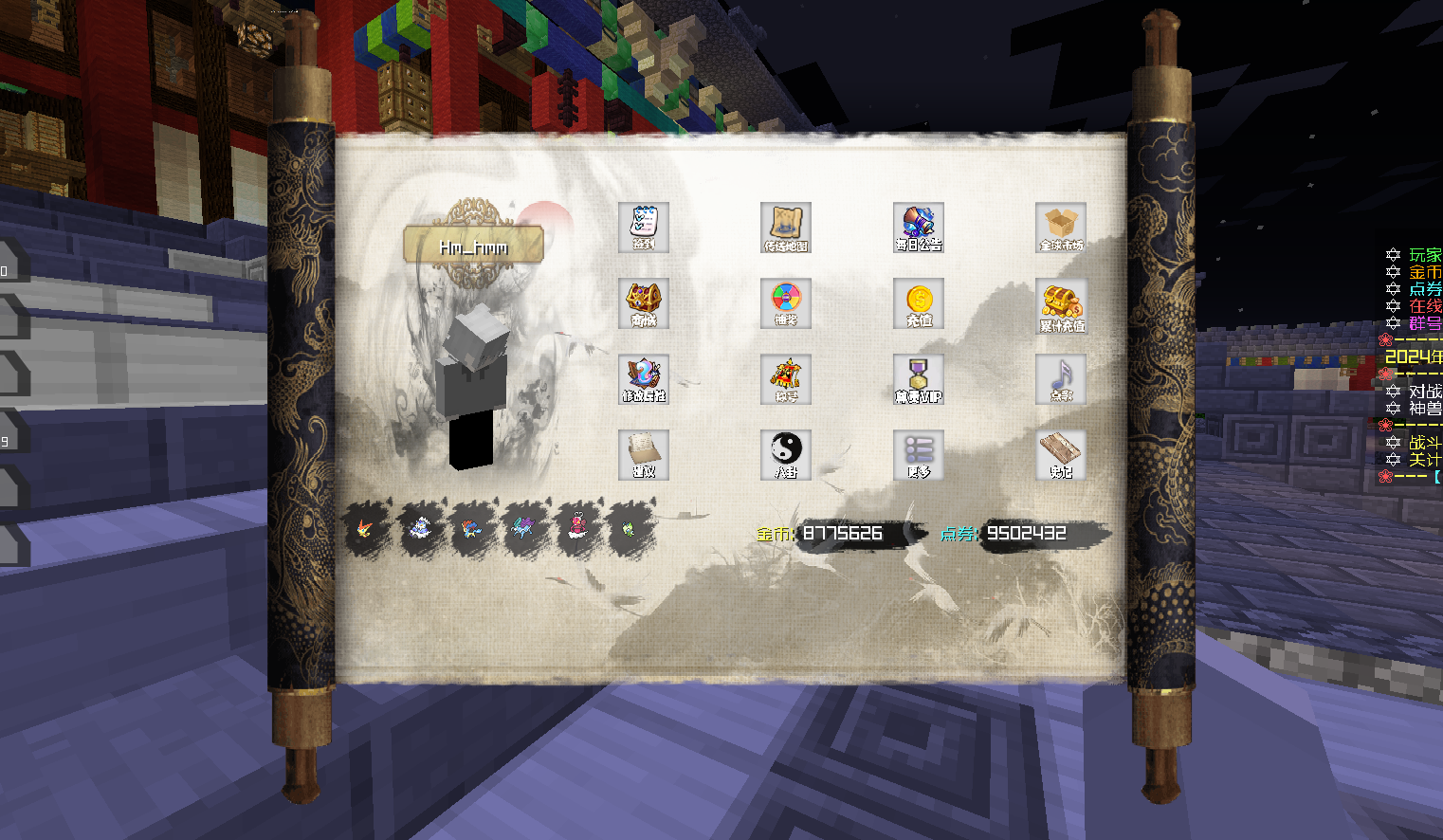View the 每日公告 daily announcement
Screen dimensions: 1443x840
pos(919,228)
